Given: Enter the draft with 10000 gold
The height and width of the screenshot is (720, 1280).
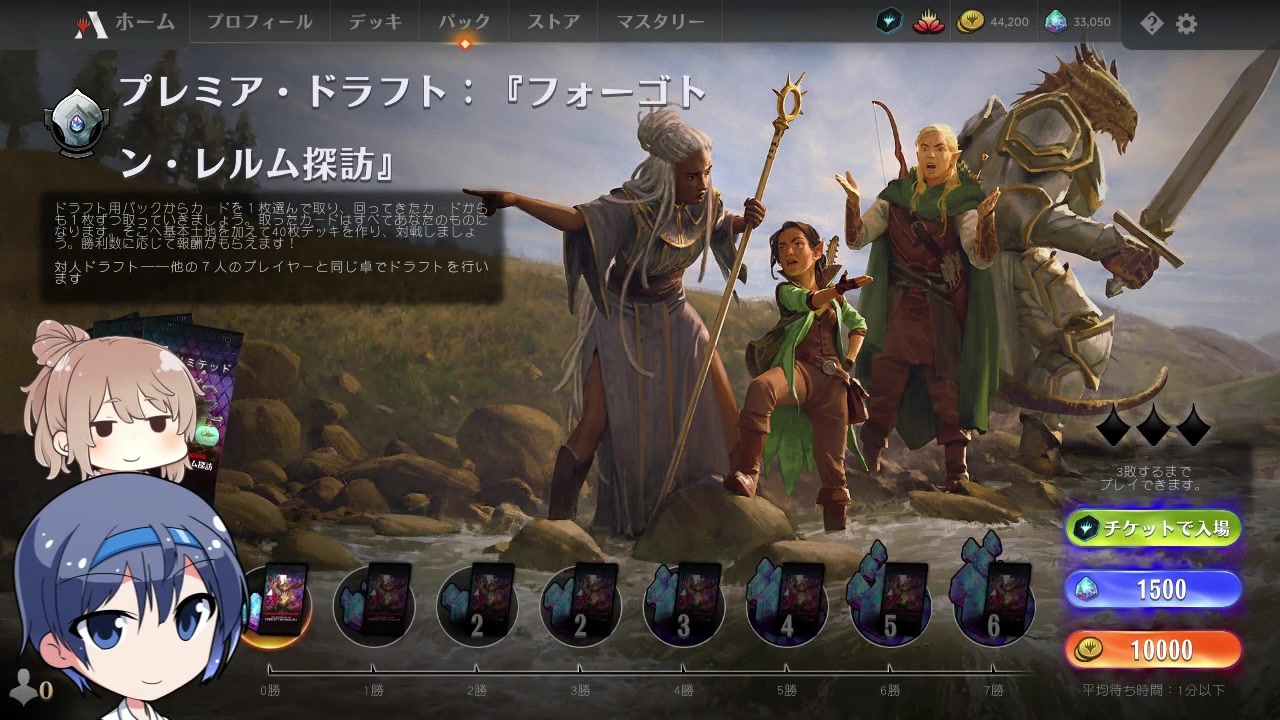Looking at the screenshot, I should (1153, 650).
